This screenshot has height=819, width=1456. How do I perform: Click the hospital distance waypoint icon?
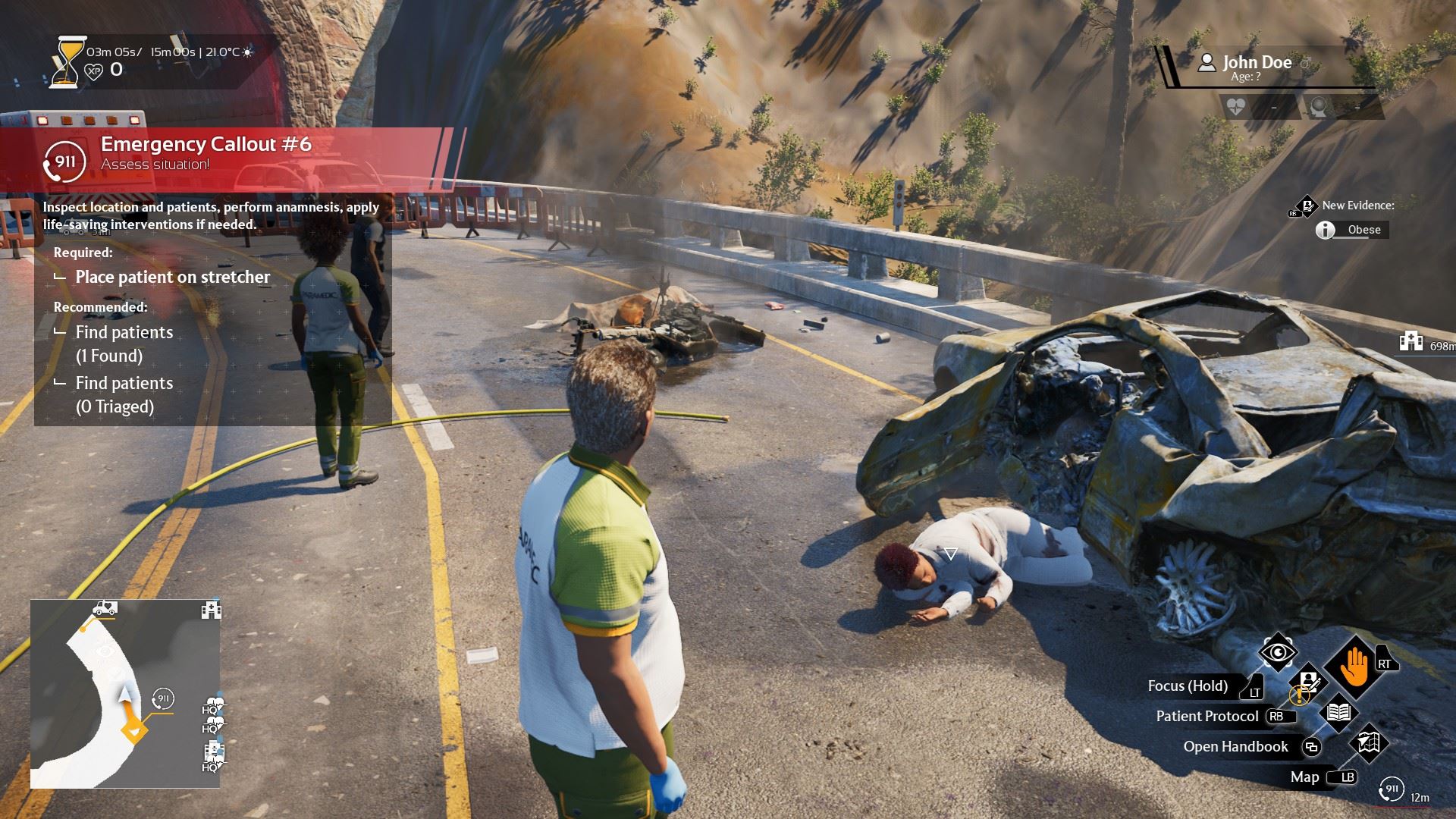1411,342
